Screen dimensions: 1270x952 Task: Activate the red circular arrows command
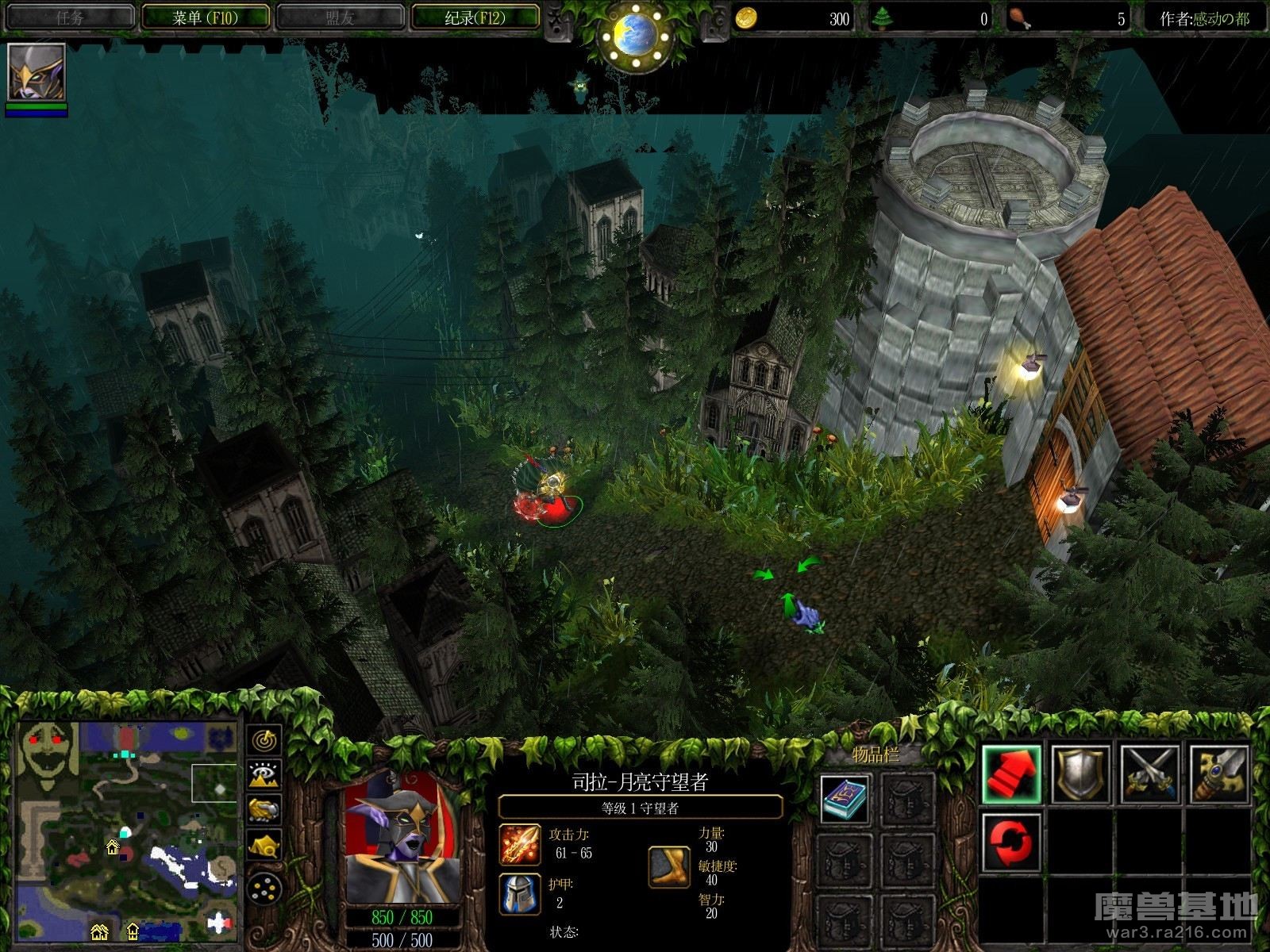(1011, 842)
